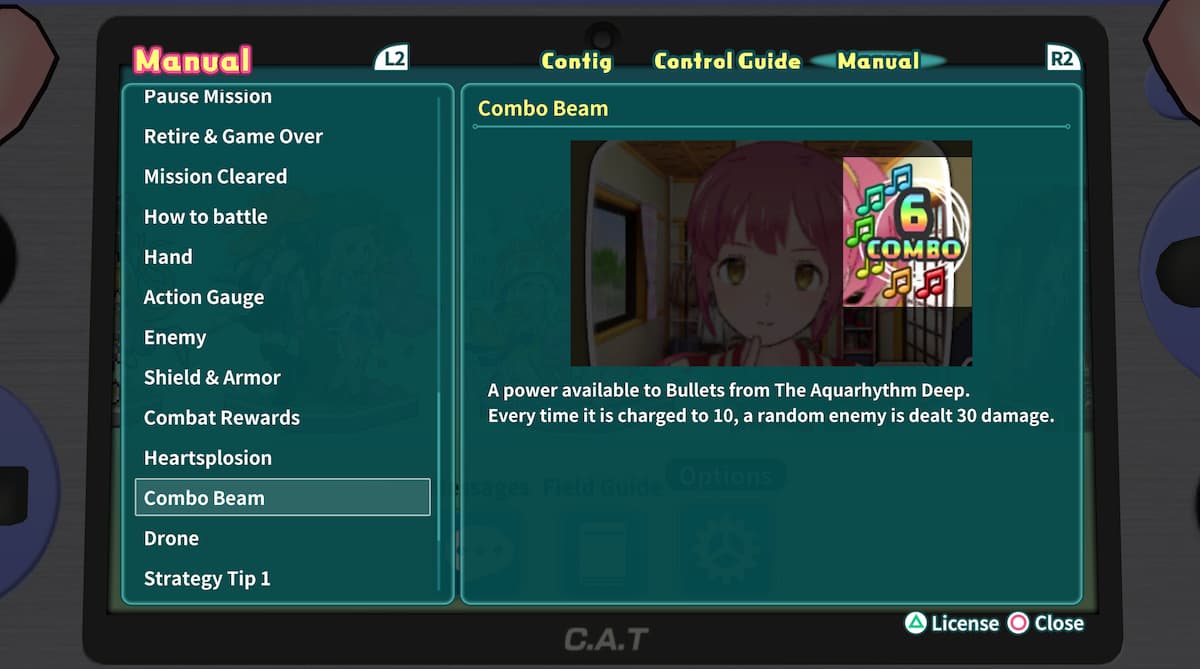
Task: Open the Mission Cleared manual page
Action: (215, 177)
